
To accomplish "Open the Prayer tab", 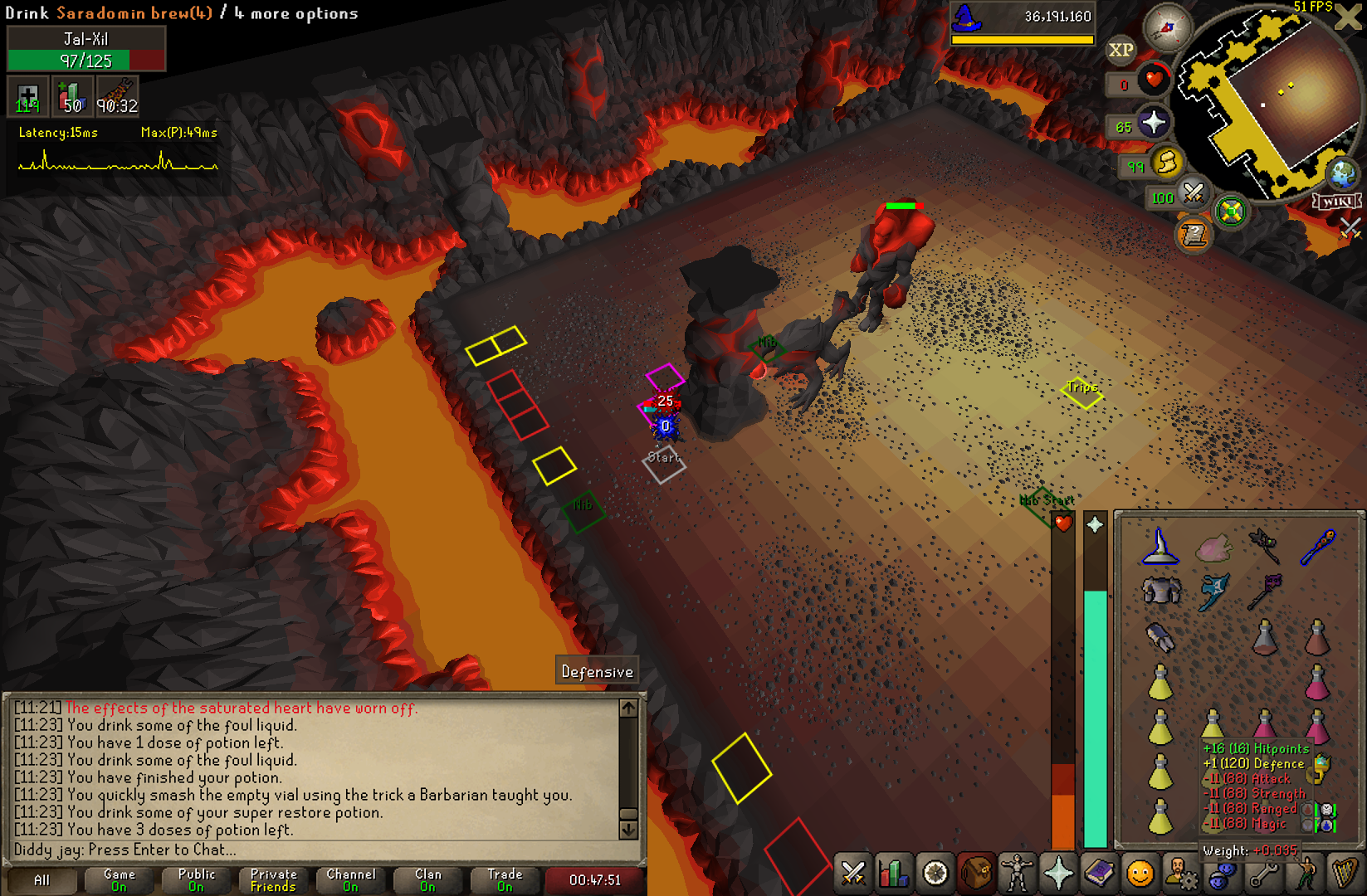I will coord(1058,874).
